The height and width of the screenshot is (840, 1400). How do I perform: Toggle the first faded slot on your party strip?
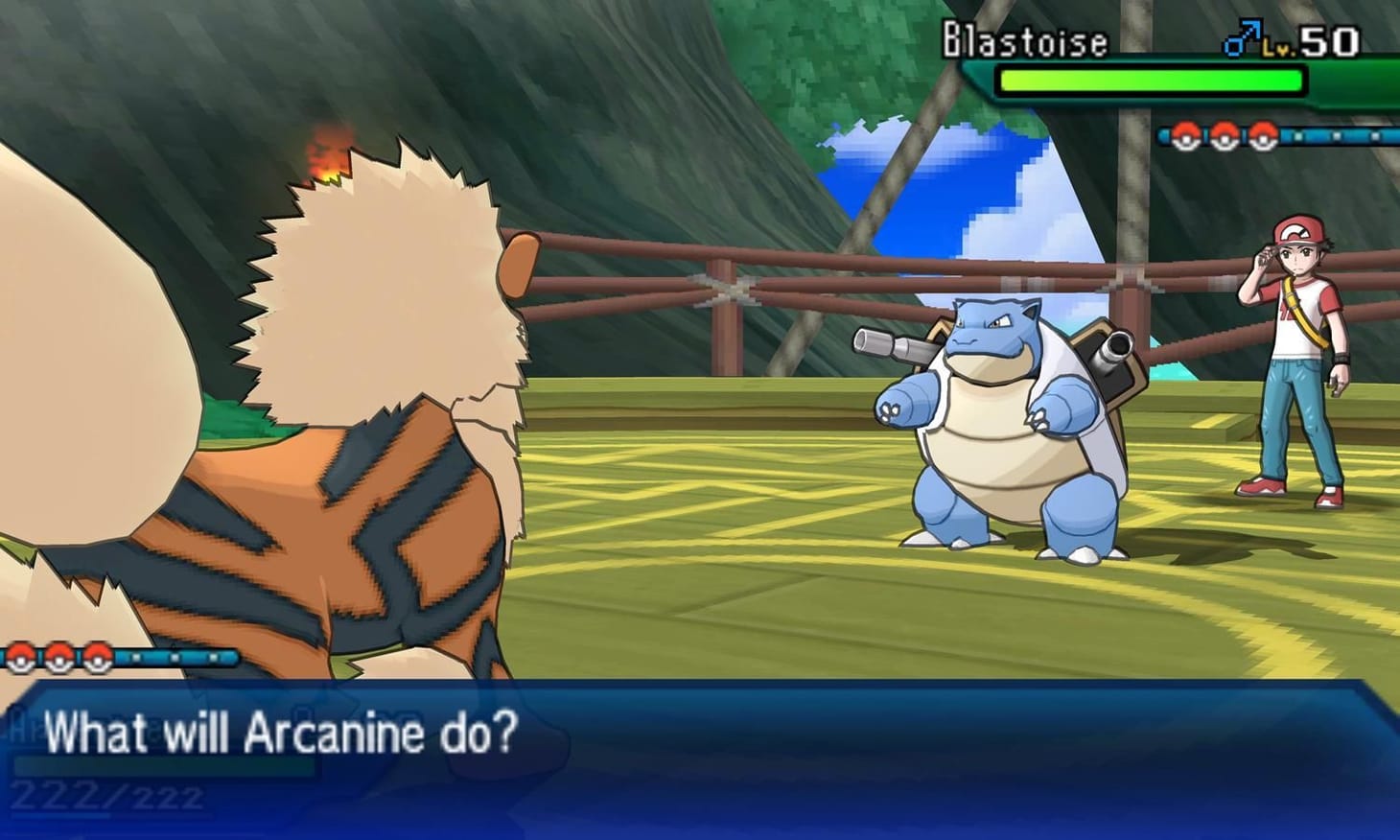click(x=137, y=659)
